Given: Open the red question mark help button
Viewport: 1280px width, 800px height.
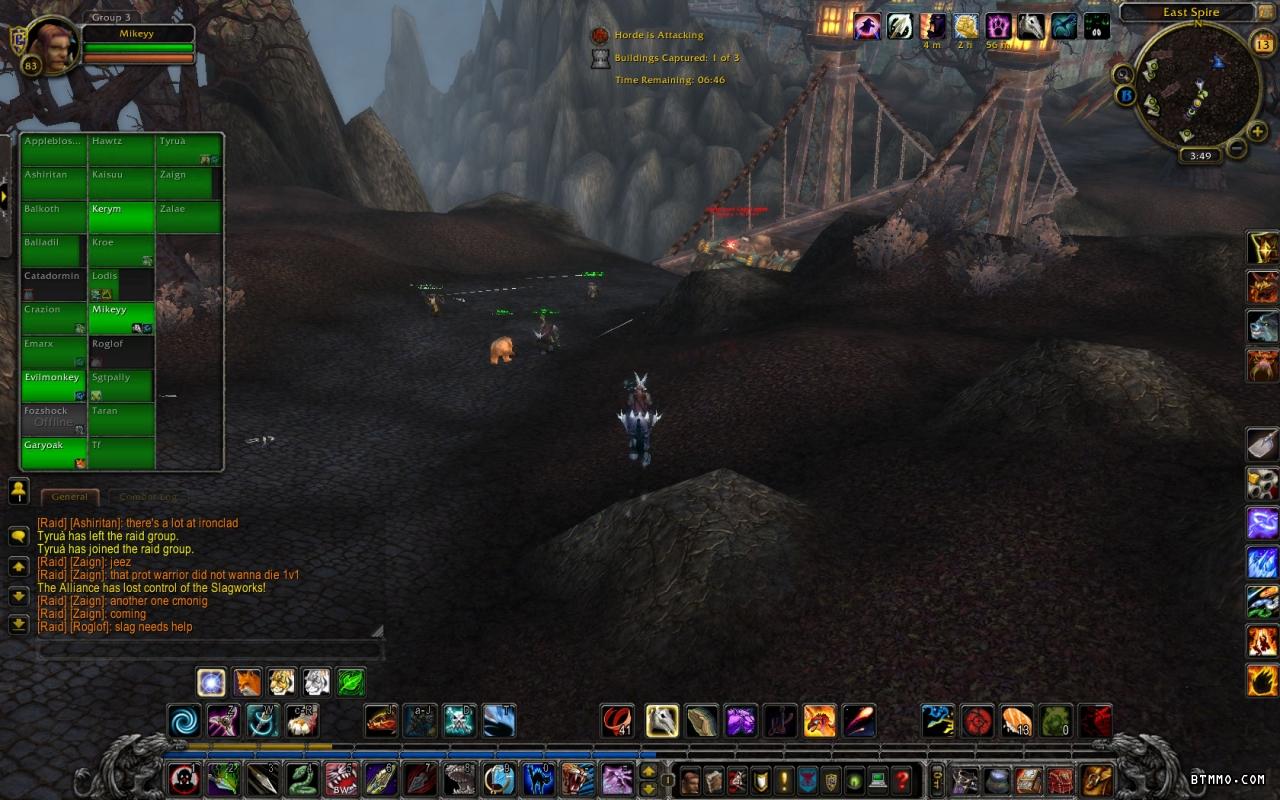Looking at the screenshot, I should point(901,779).
